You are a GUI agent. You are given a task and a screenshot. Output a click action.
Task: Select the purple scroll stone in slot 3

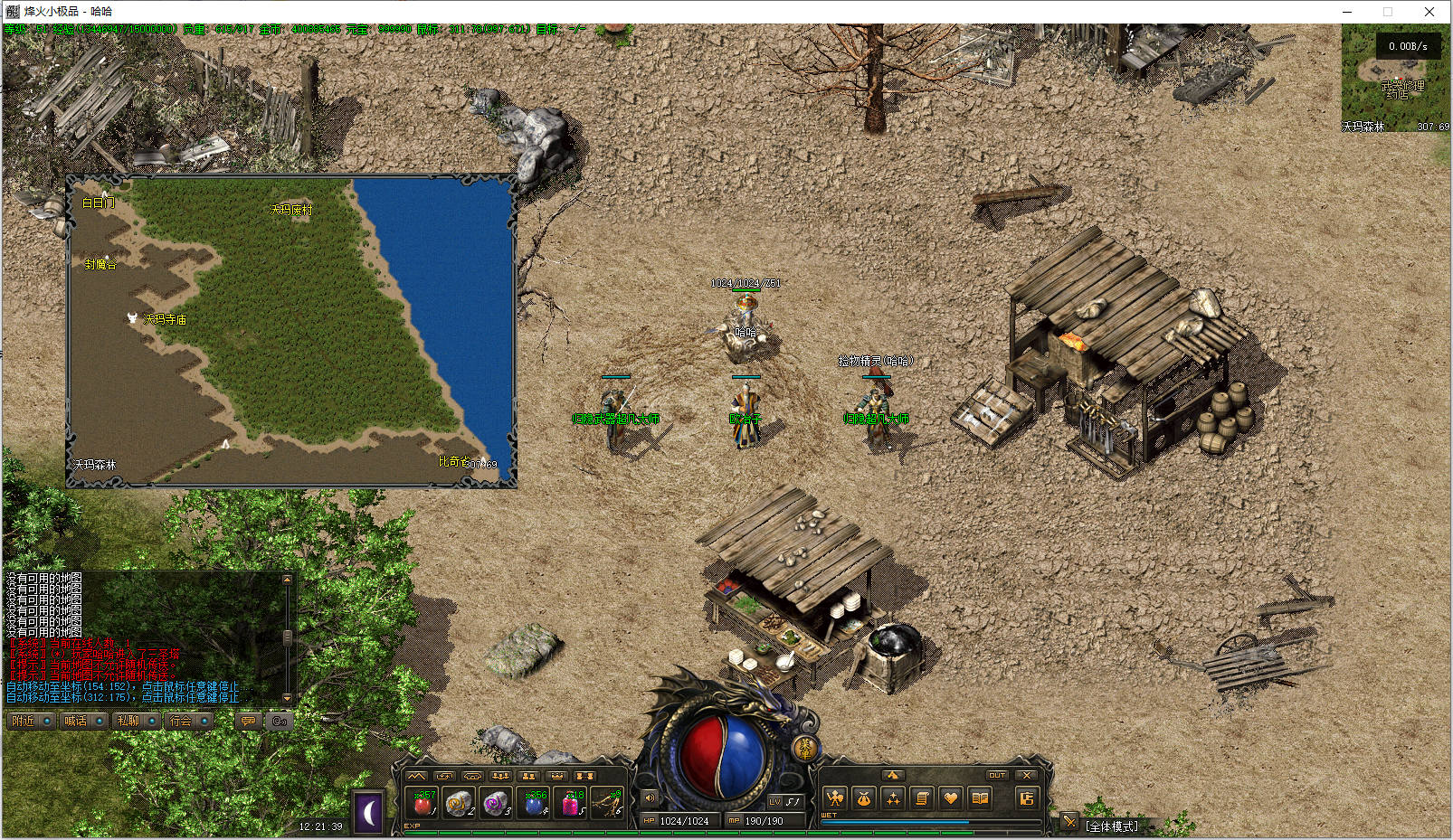(497, 803)
